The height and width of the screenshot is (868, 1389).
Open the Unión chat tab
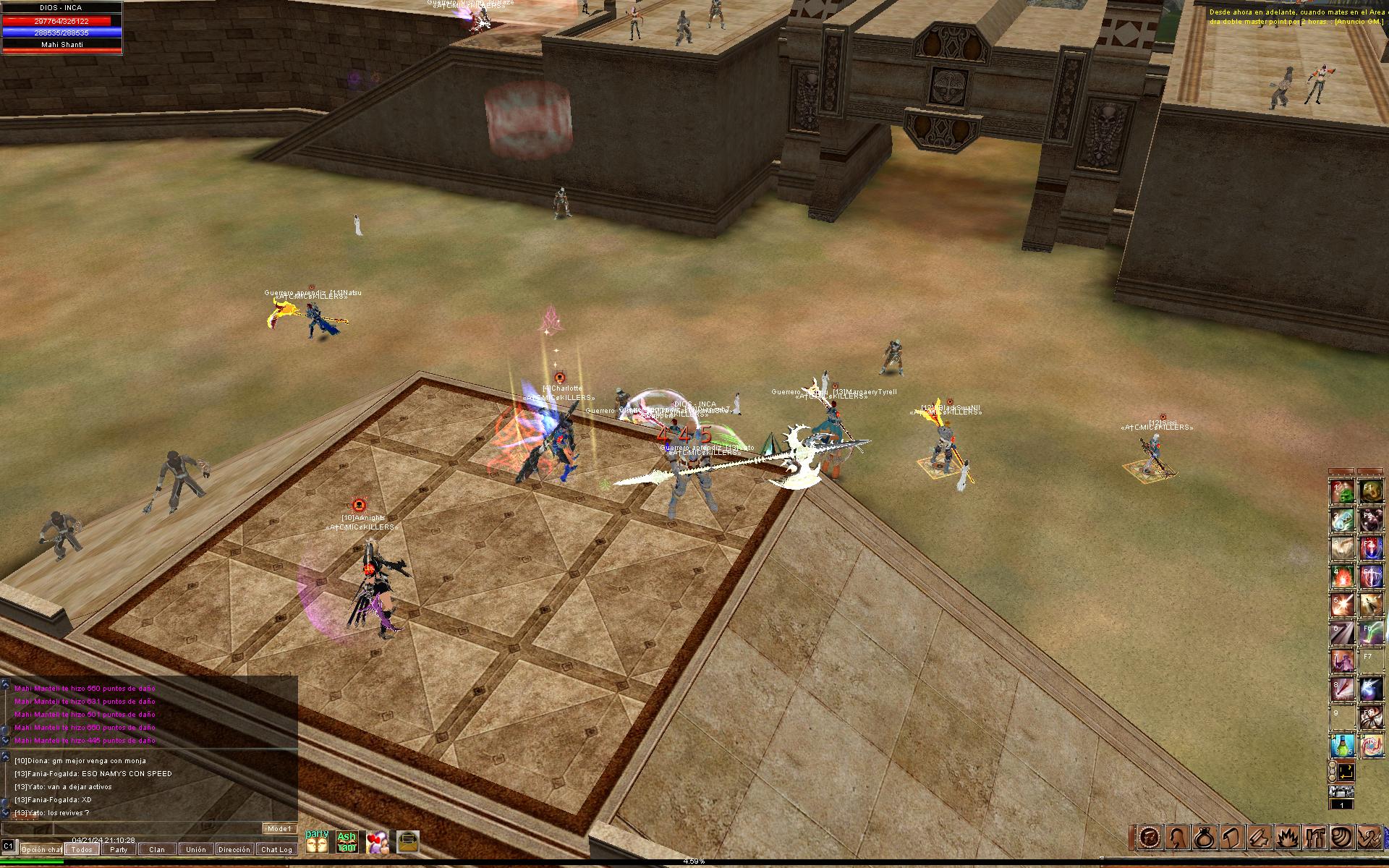195,850
